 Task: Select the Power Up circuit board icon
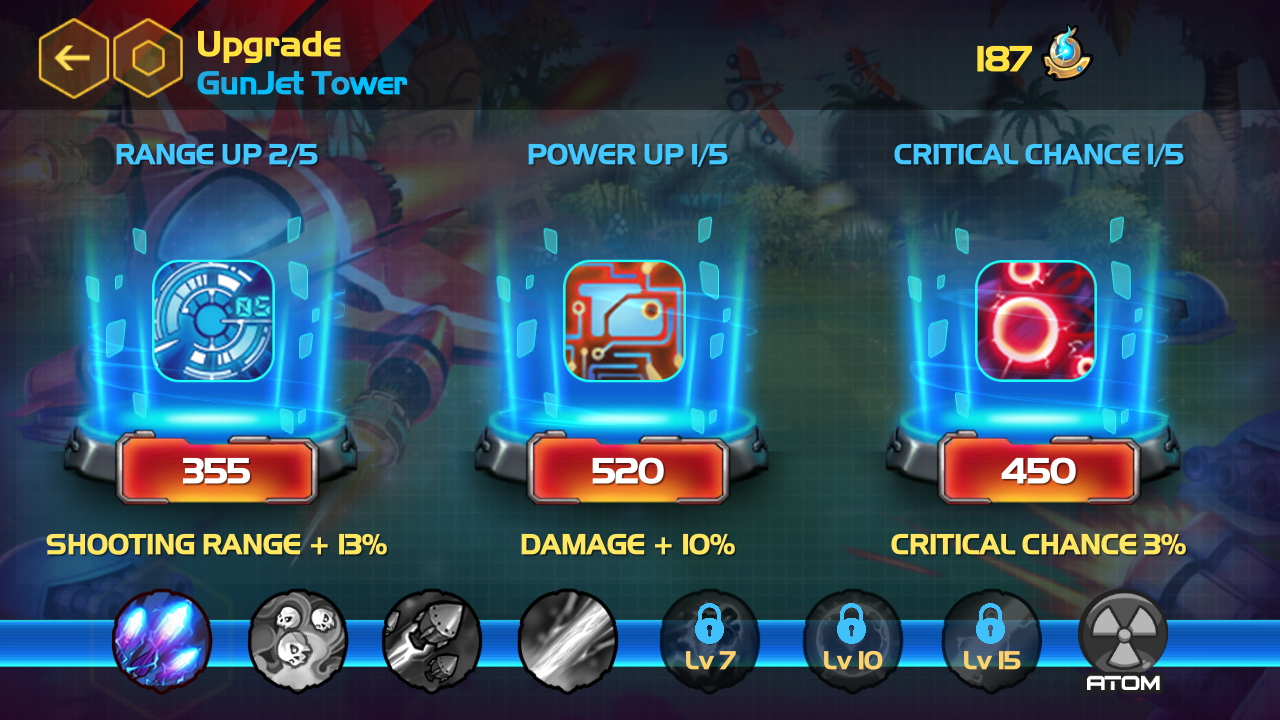(626, 320)
